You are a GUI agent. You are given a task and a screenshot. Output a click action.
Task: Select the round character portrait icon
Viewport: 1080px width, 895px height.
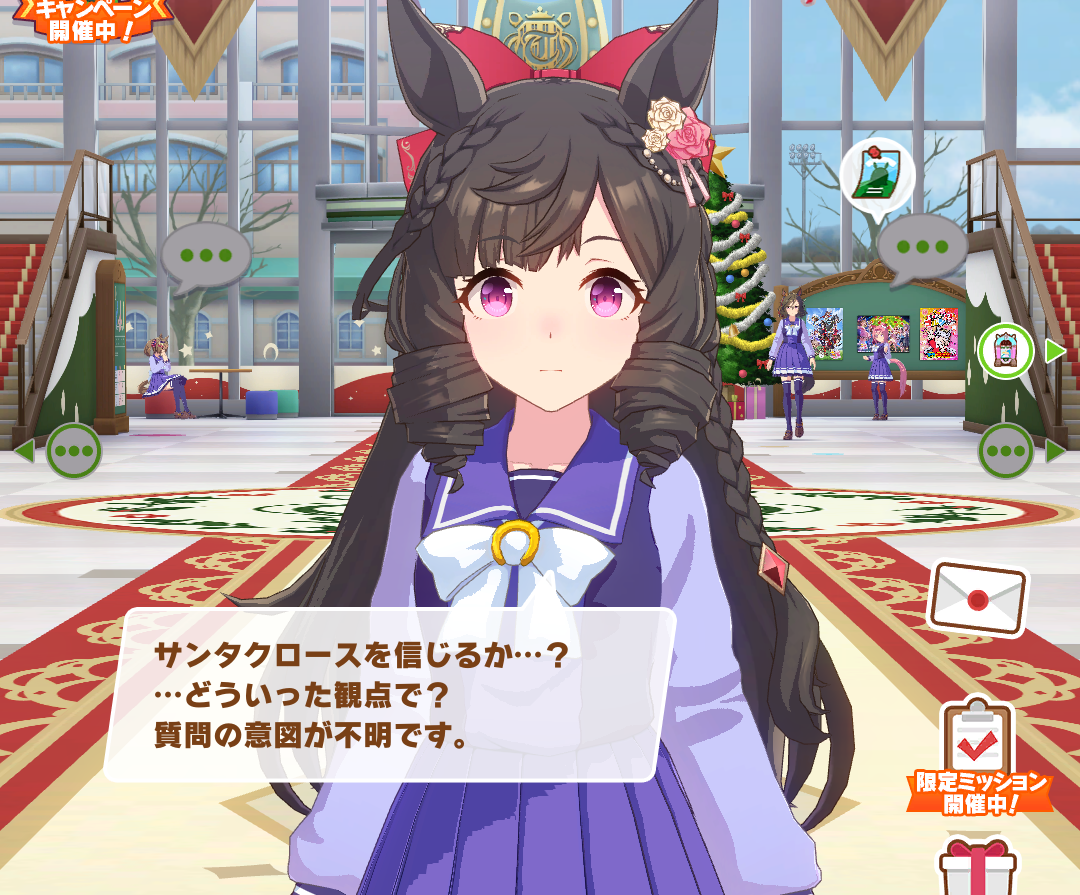(x=1005, y=351)
